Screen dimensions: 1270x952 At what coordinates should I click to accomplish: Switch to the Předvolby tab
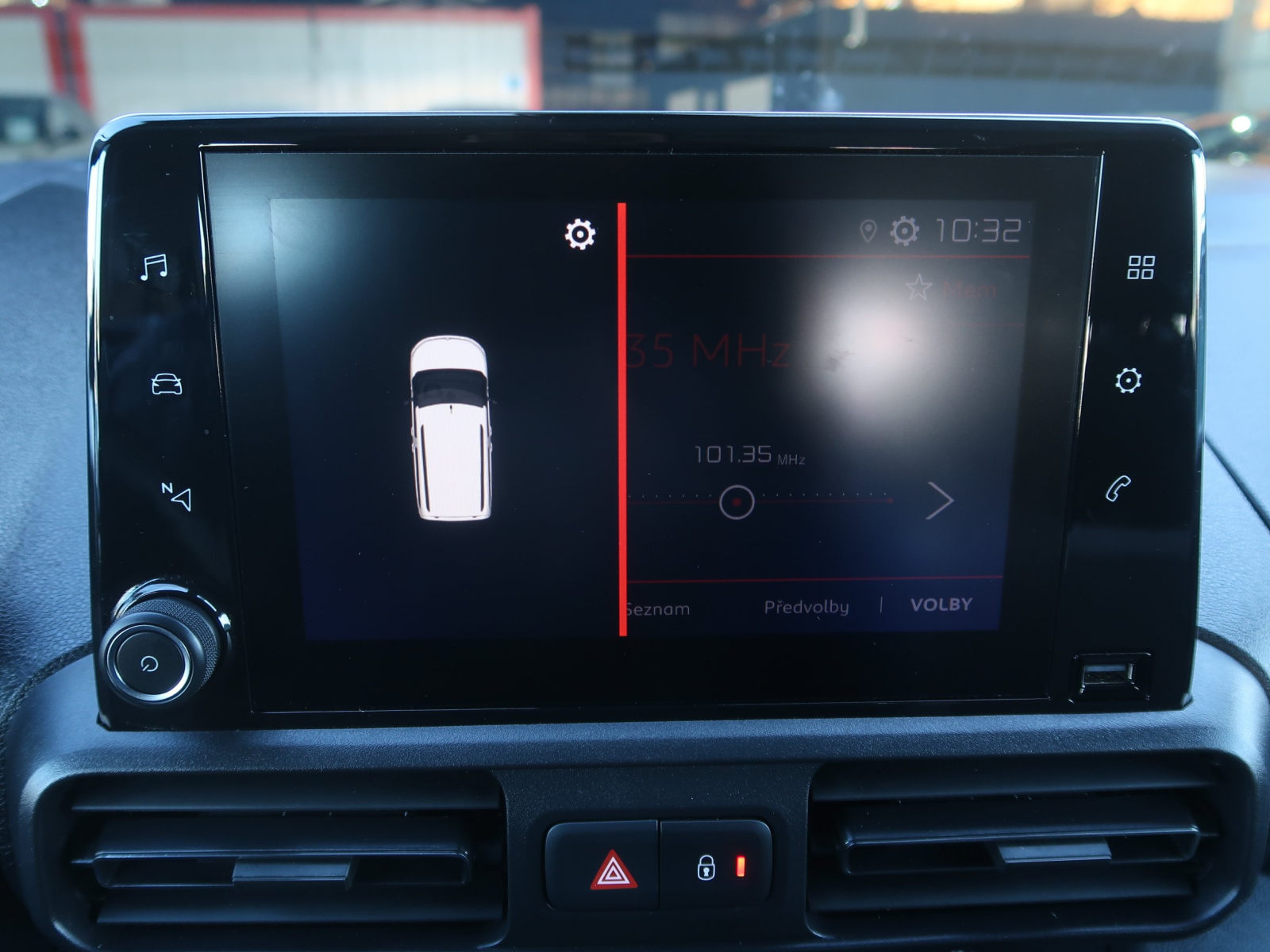(807, 607)
